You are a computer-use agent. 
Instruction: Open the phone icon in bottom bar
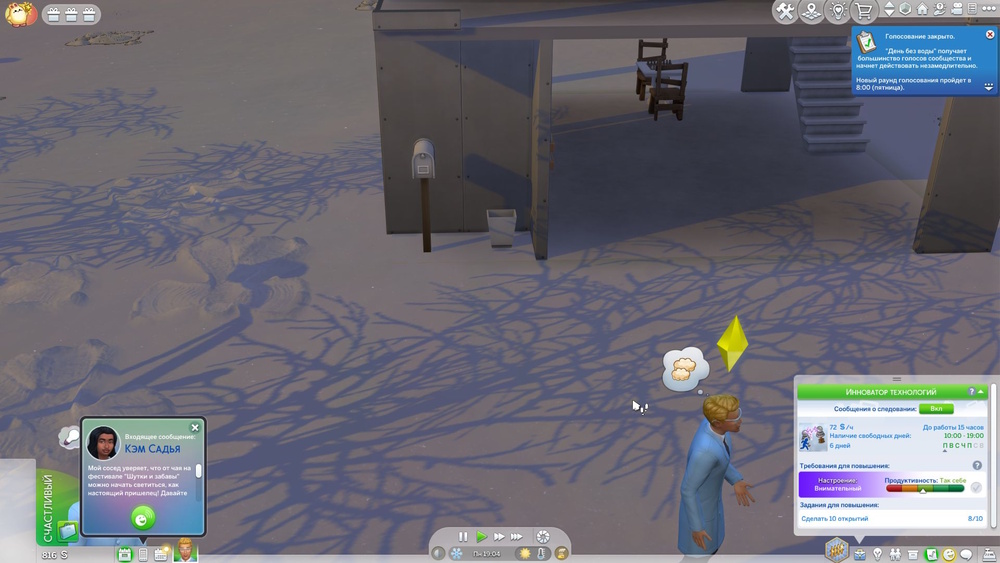[x=143, y=554]
